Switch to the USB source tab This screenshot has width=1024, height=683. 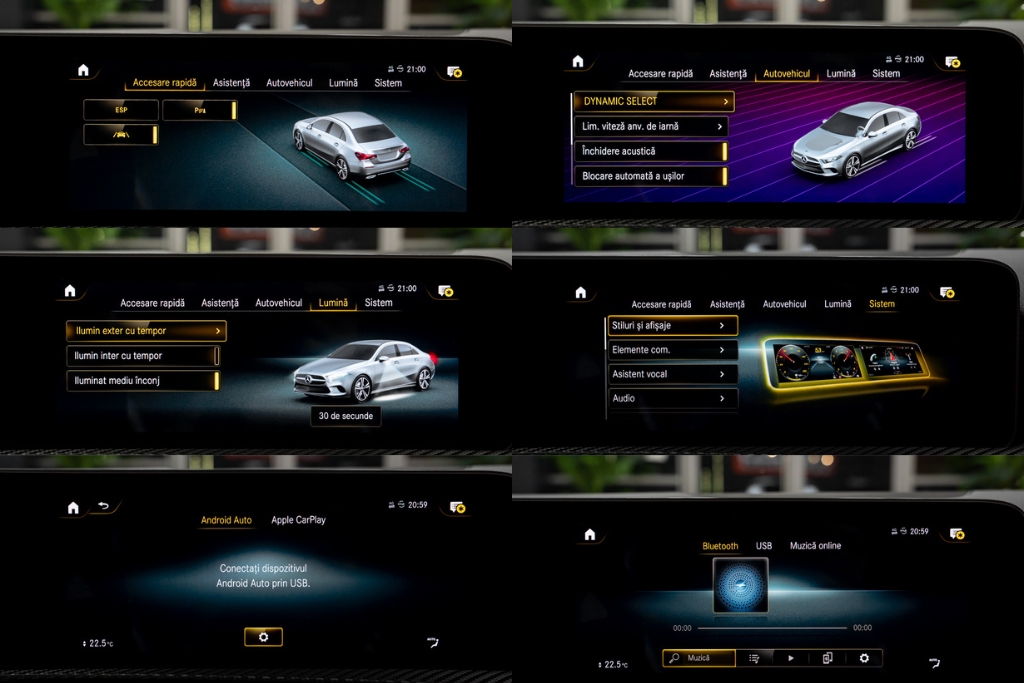coord(764,546)
